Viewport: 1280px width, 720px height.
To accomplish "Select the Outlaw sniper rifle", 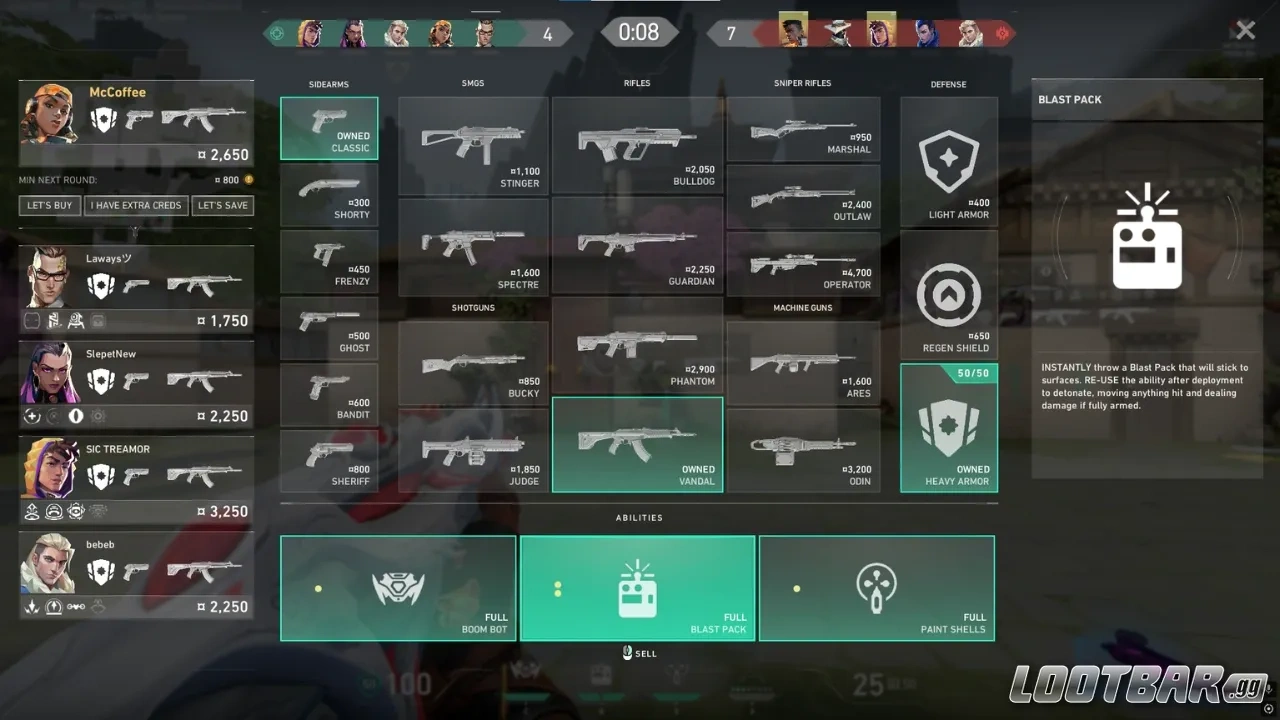I will click(x=803, y=196).
